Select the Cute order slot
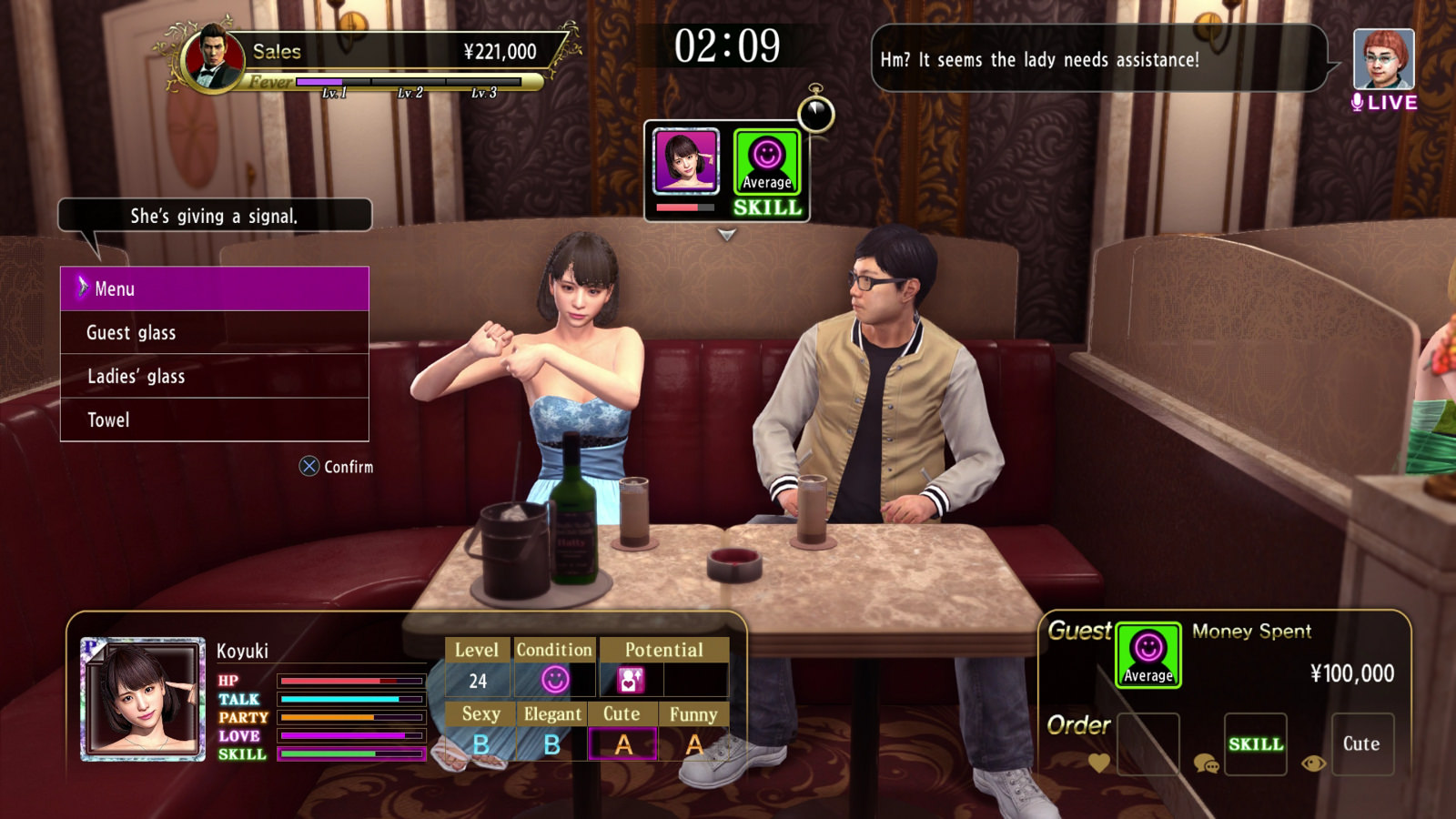Viewport: 1456px width, 819px height. coord(1362,744)
